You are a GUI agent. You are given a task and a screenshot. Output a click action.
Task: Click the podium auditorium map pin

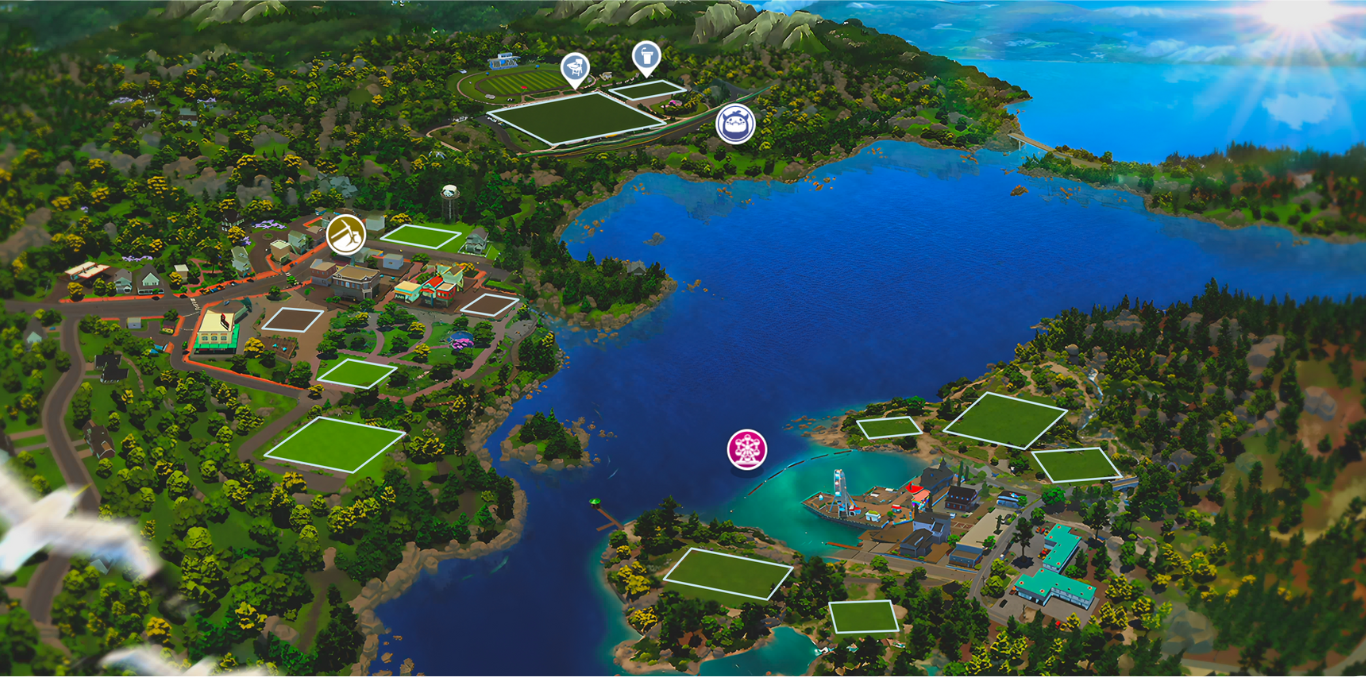click(x=646, y=56)
